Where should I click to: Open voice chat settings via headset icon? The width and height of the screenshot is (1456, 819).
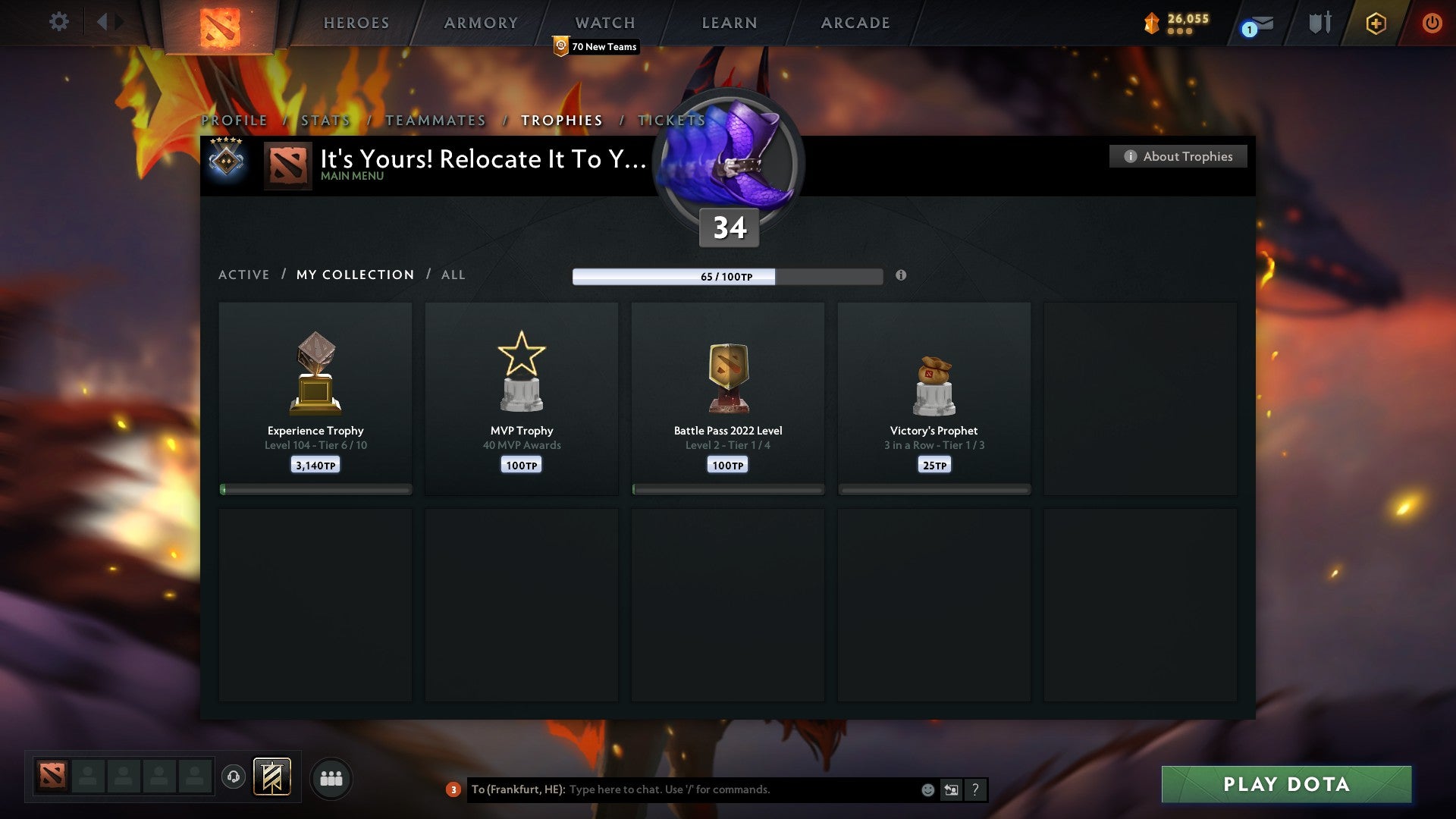tap(233, 777)
